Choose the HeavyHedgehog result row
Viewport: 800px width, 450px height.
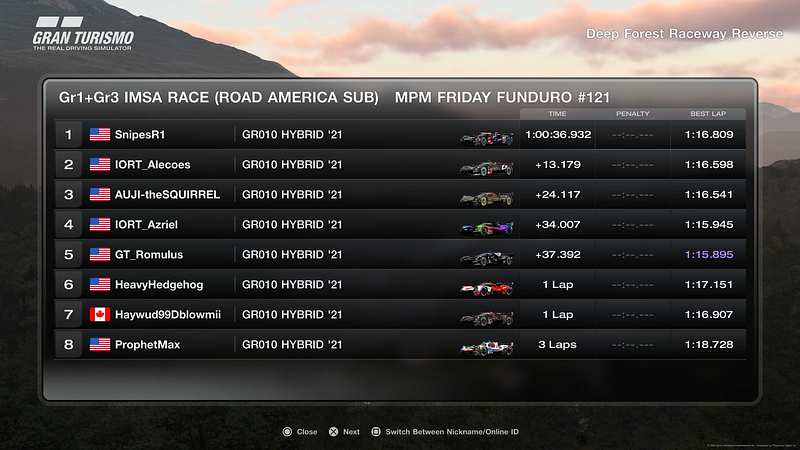[400, 285]
